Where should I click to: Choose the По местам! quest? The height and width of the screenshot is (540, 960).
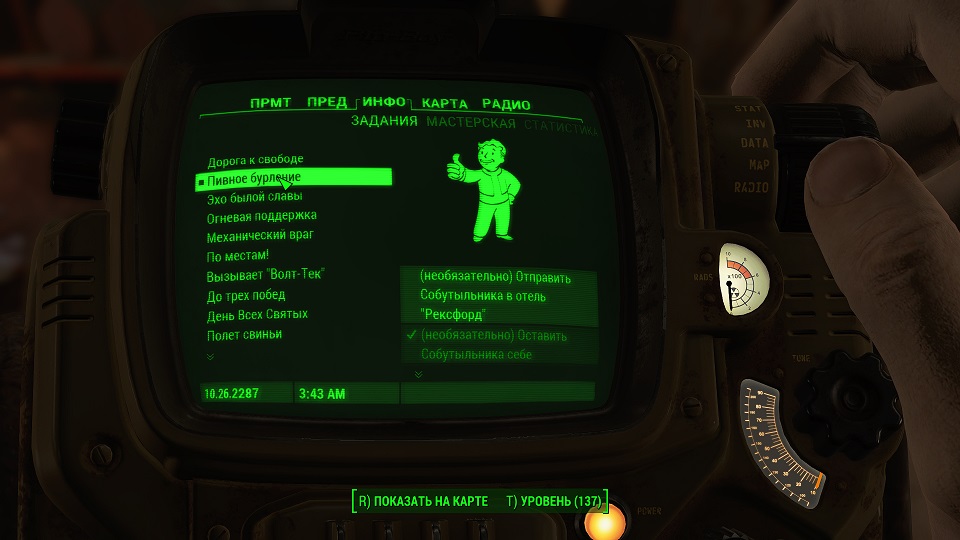(237, 256)
